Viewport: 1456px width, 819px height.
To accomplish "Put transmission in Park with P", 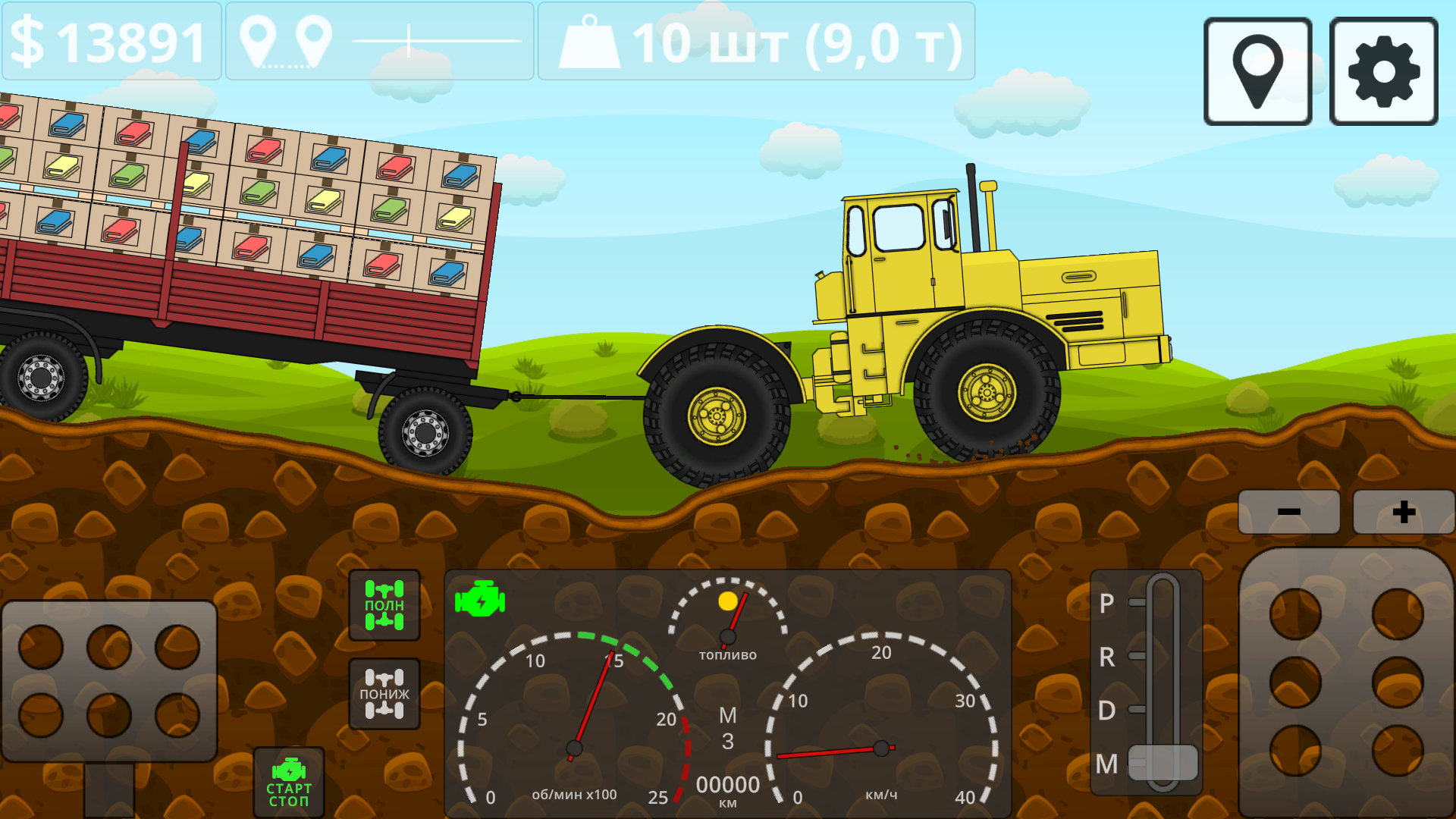I will point(1106,603).
